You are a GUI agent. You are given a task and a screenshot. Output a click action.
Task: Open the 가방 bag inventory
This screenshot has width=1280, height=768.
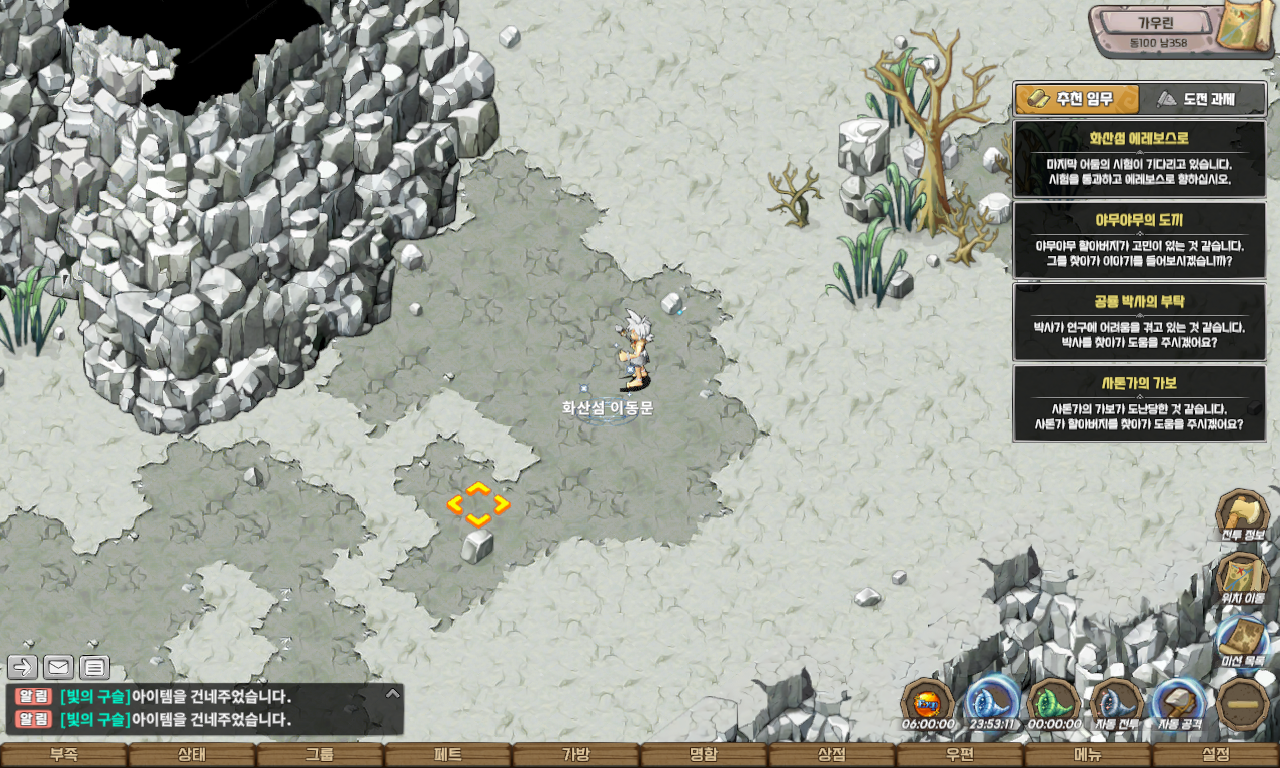coord(576,755)
